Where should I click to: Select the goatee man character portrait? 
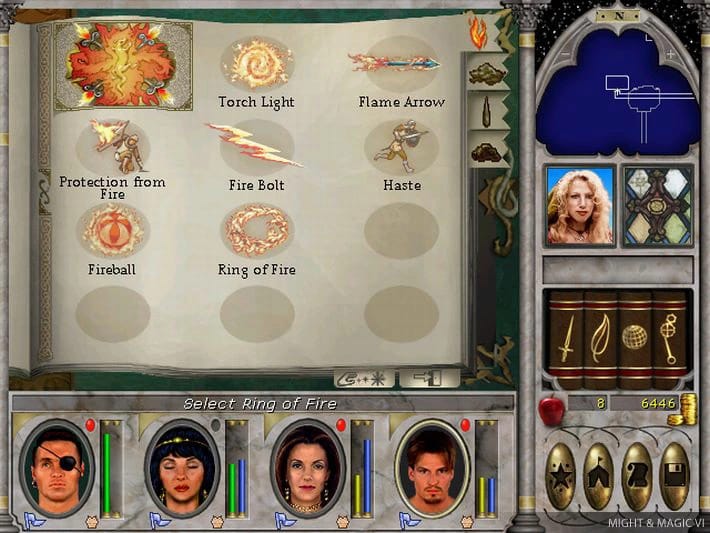point(431,467)
